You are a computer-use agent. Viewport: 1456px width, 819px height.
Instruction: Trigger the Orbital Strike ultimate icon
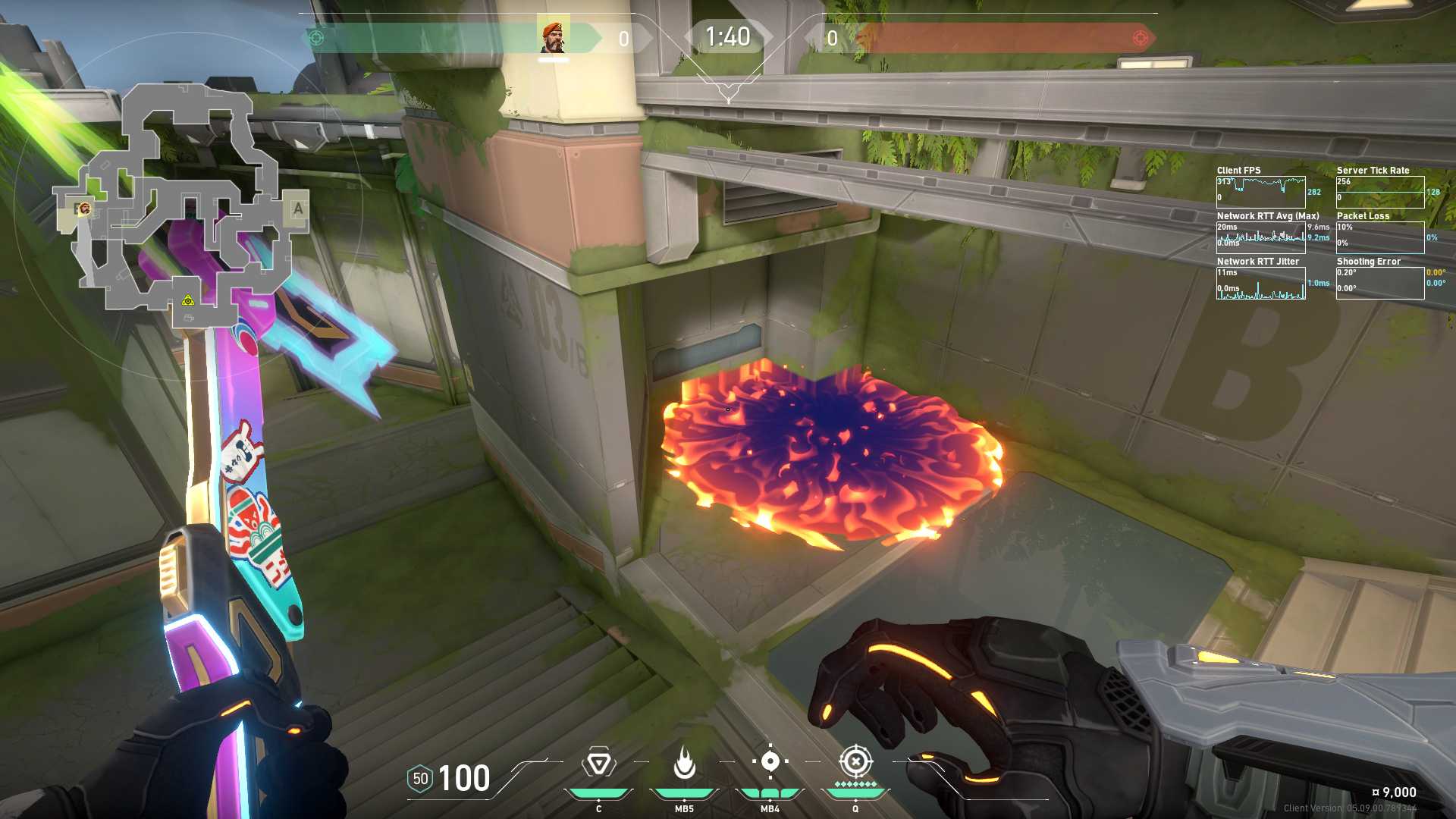pyautogui.click(x=855, y=761)
